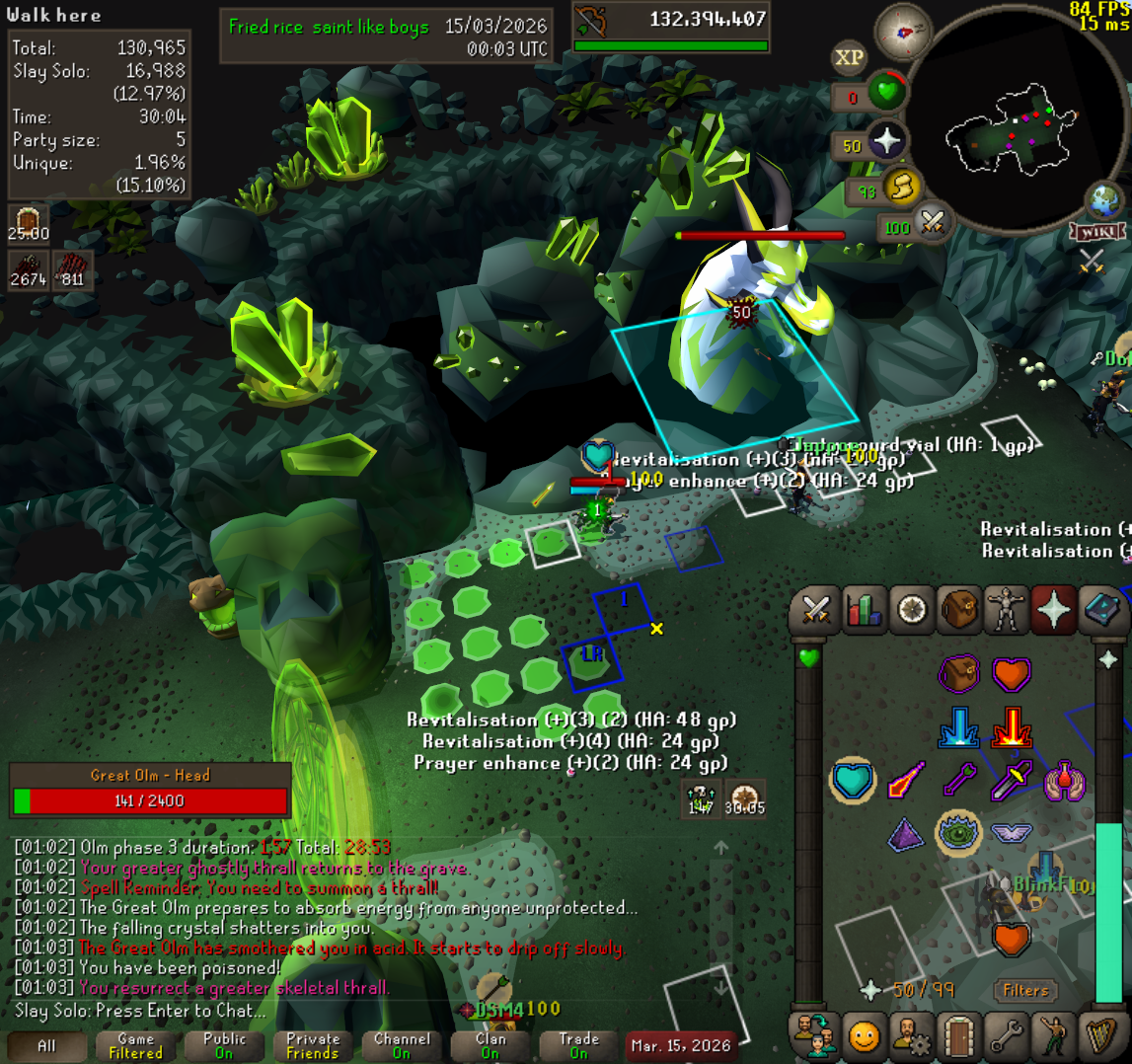Open the Settings wrench tab
Image resolution: width=1132 pixels, height=1064 pixels.
pyautogui.click(x=1005, y=1035)
